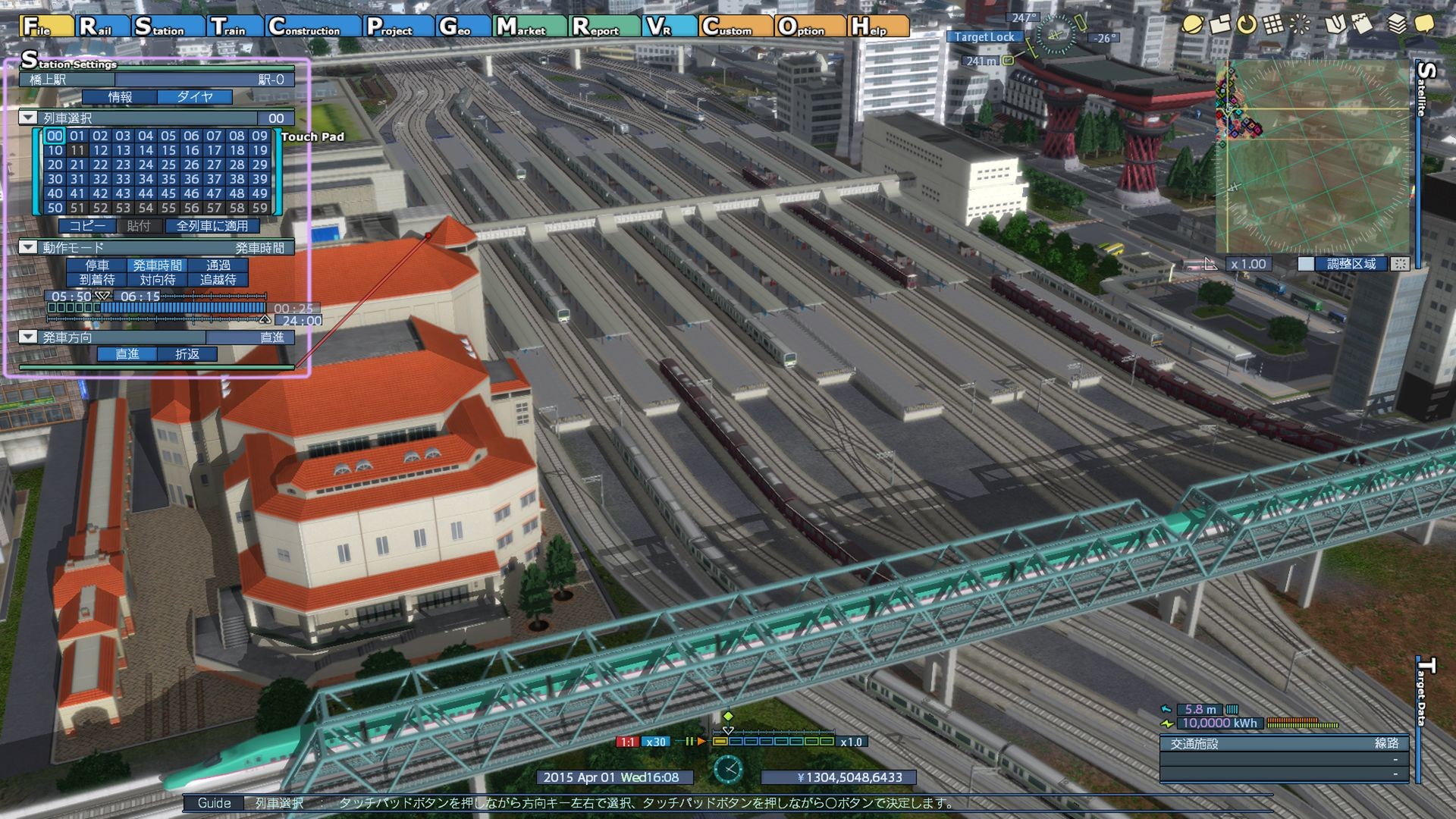
Task: Set departure direction to 折返
Action: (187, 354)
